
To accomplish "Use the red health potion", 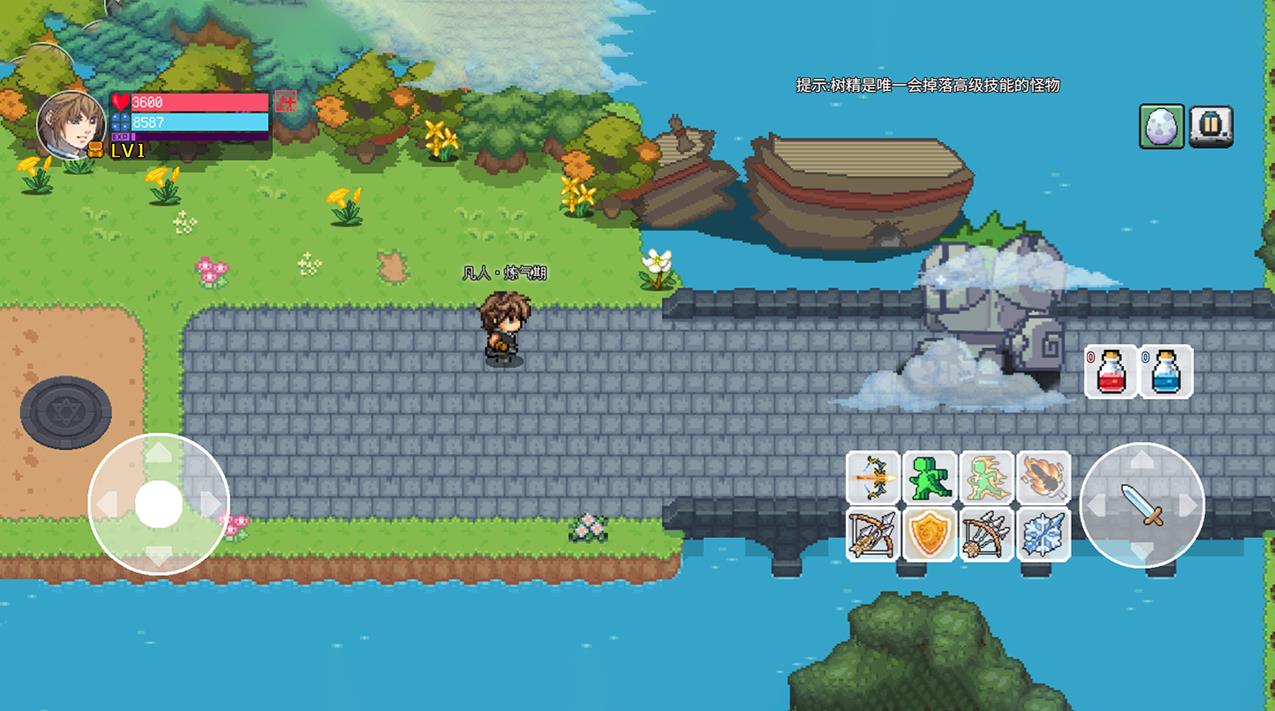I will (1111, 372).
